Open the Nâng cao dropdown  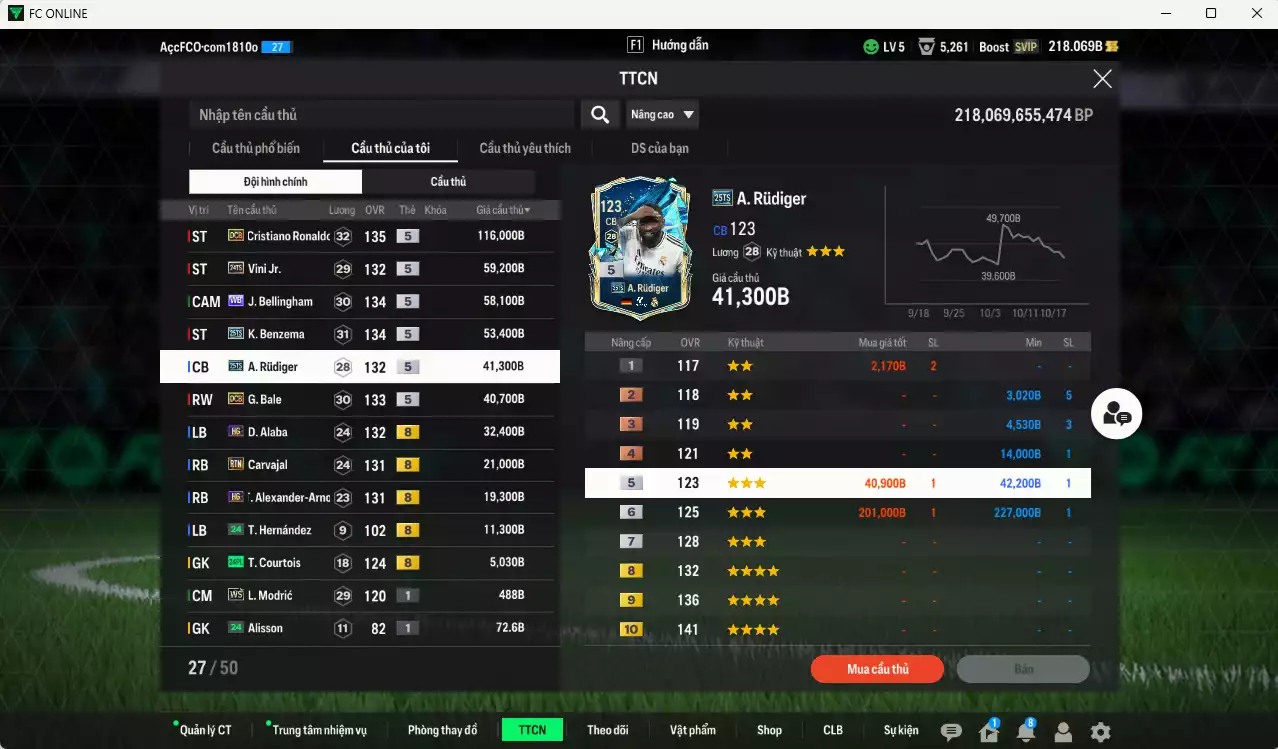tap(662, 115)
